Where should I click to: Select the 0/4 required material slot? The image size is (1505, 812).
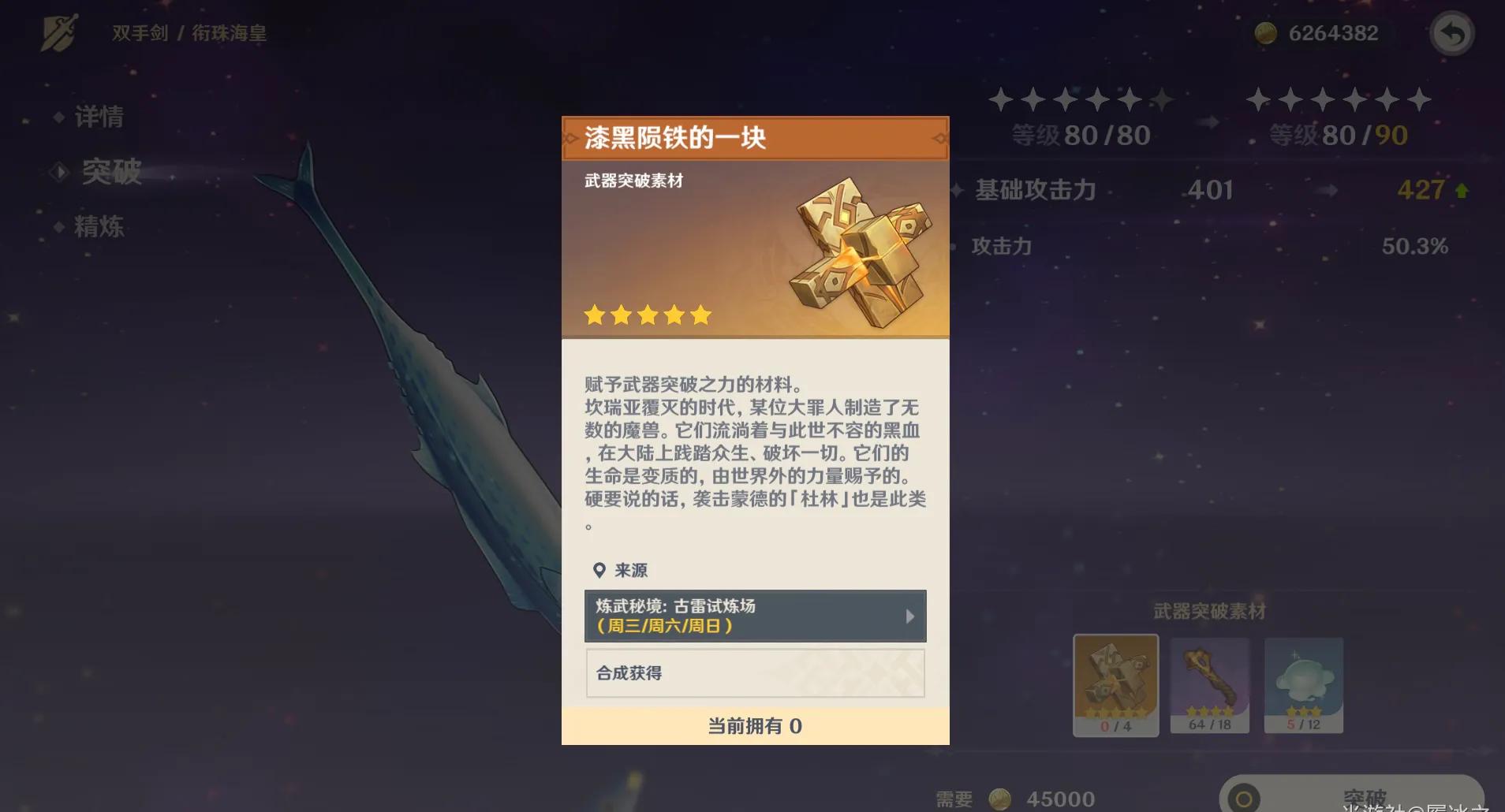coord(1115,684)
